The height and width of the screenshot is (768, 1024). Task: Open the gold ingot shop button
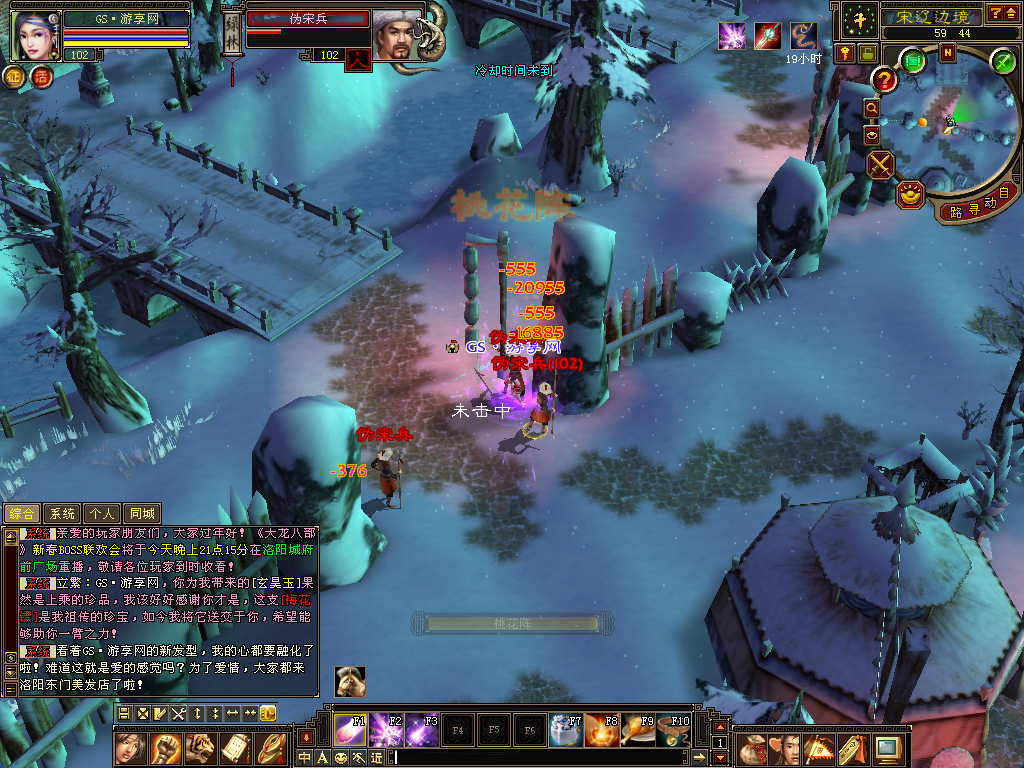[909, 195]
